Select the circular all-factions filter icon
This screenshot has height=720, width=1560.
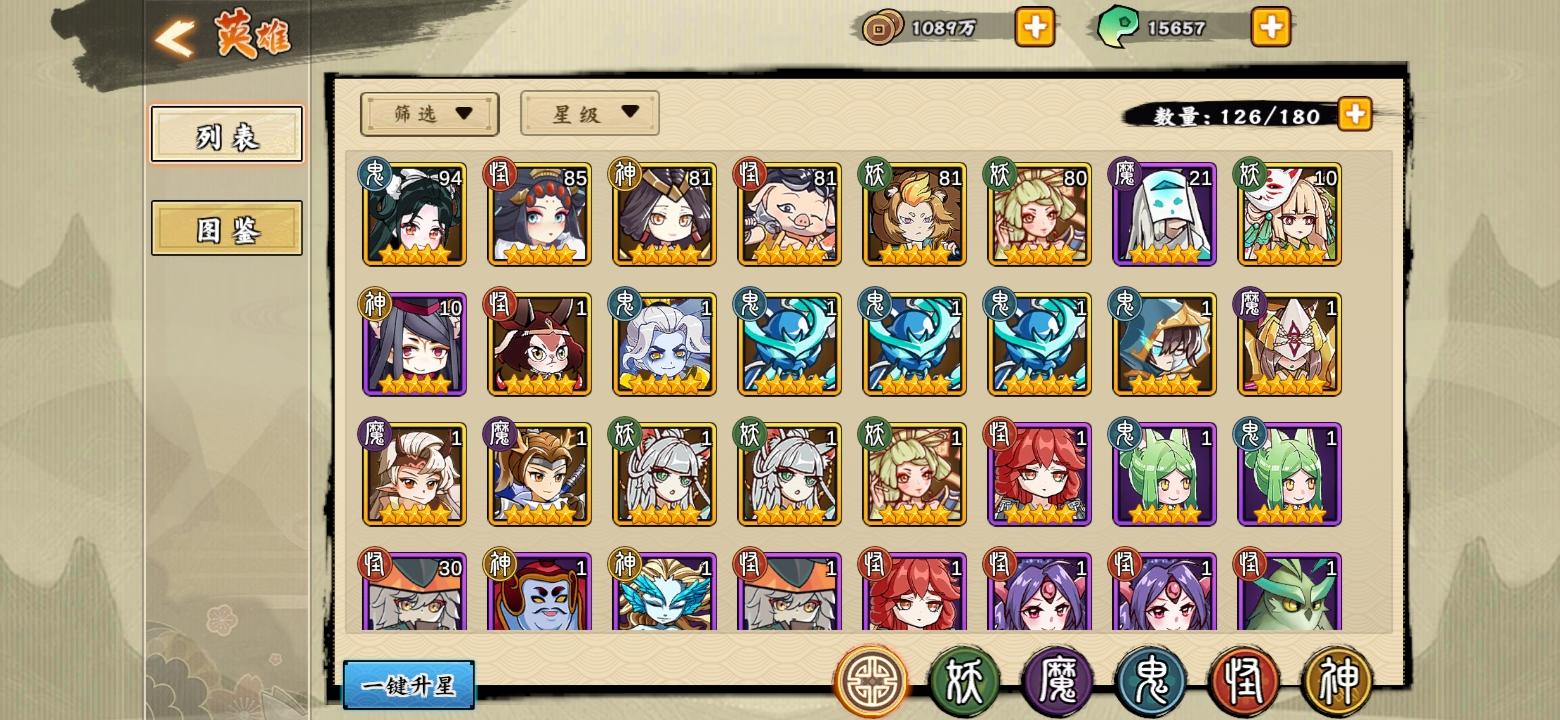pyautogui.click(x=871, y=679)
